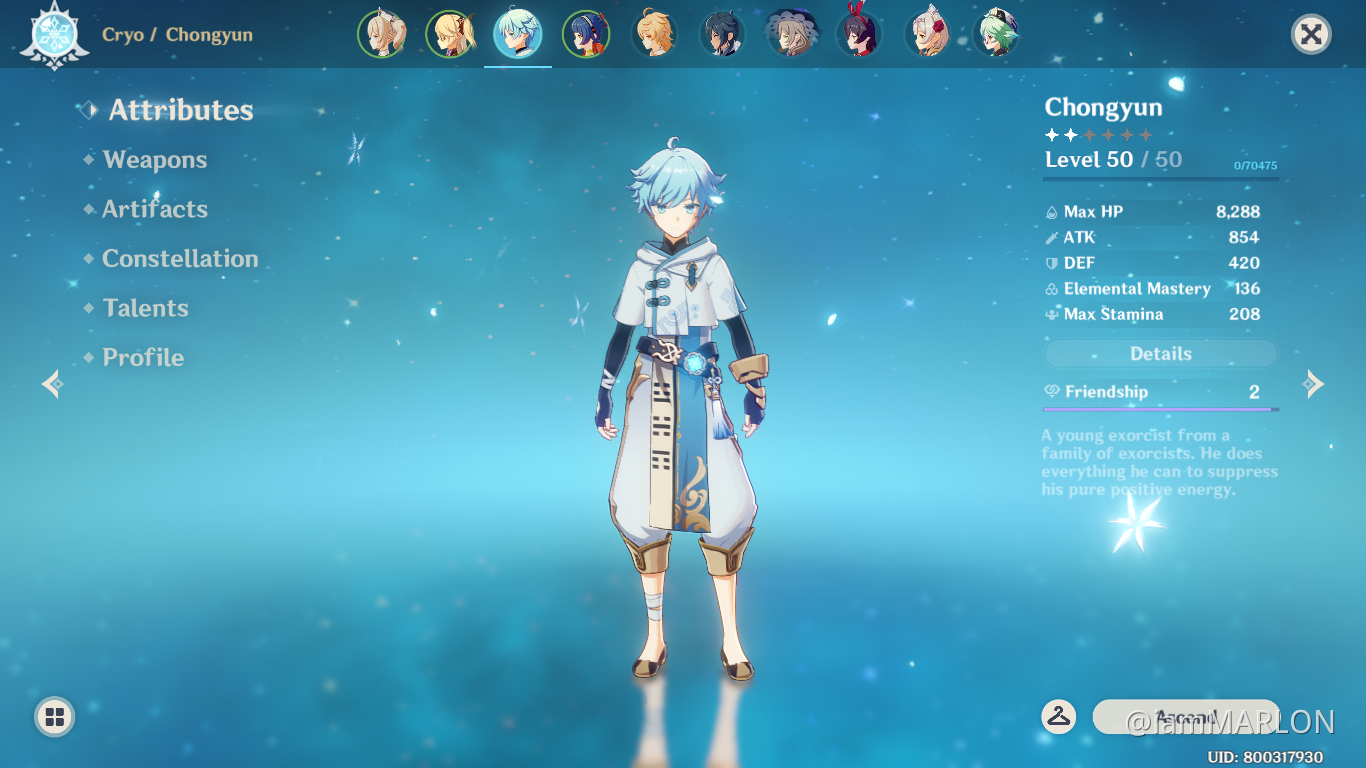Select the rightmost character portrait
Viewport: 1366px width, 768px height.
click(997, 33)
